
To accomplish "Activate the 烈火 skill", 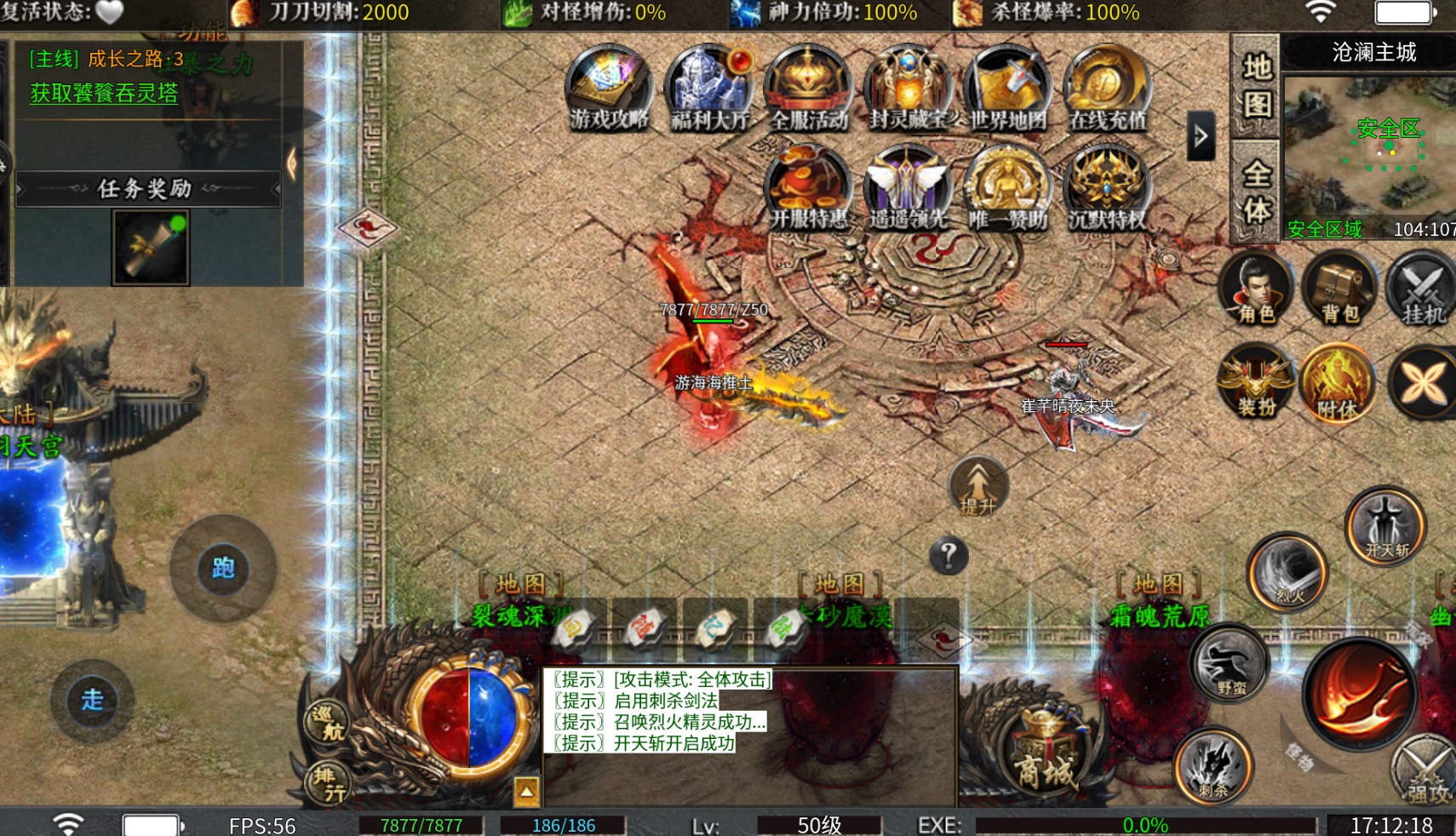I will tap(1288, 573).
